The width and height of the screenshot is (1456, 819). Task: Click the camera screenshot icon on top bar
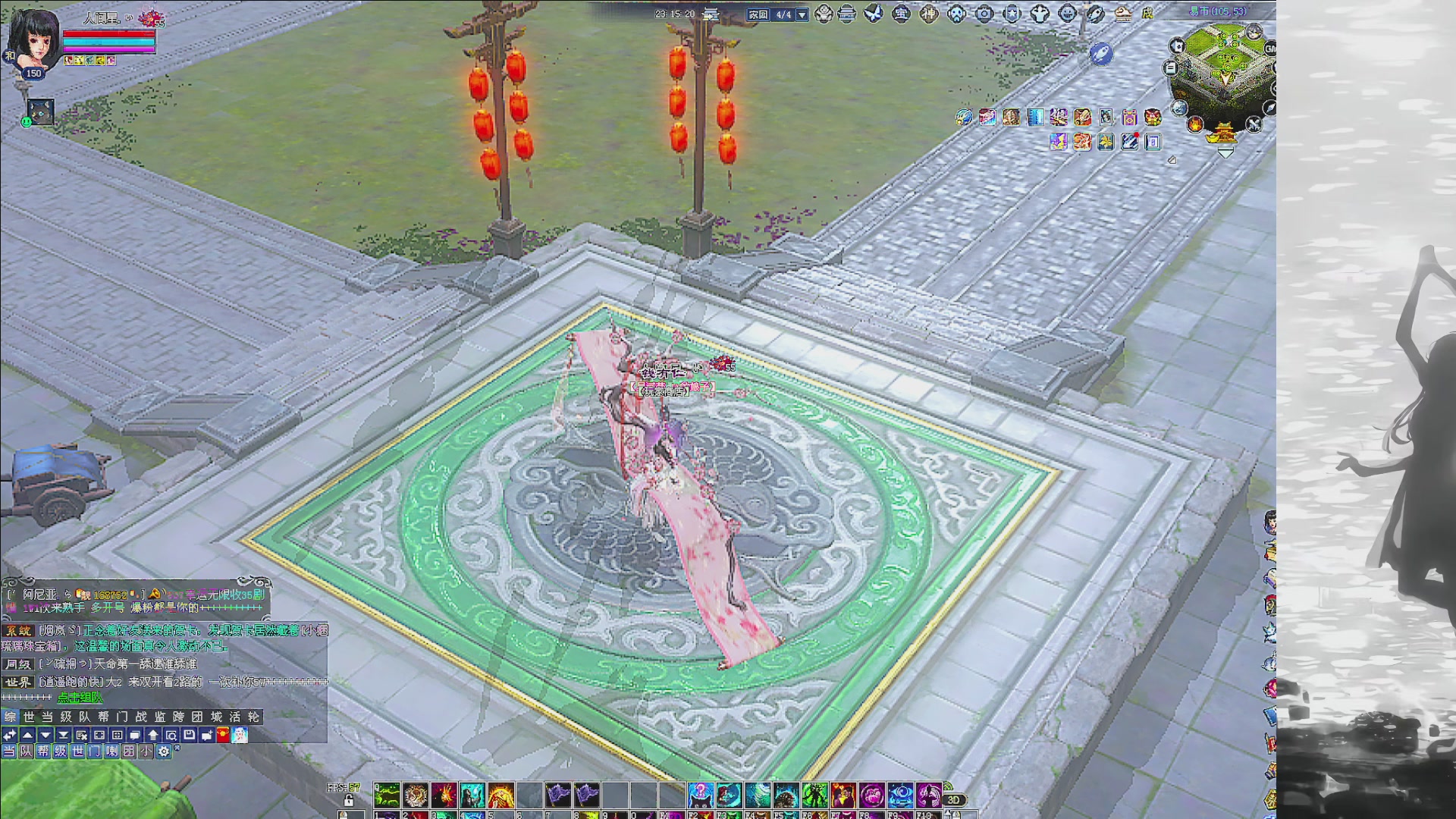985,14
